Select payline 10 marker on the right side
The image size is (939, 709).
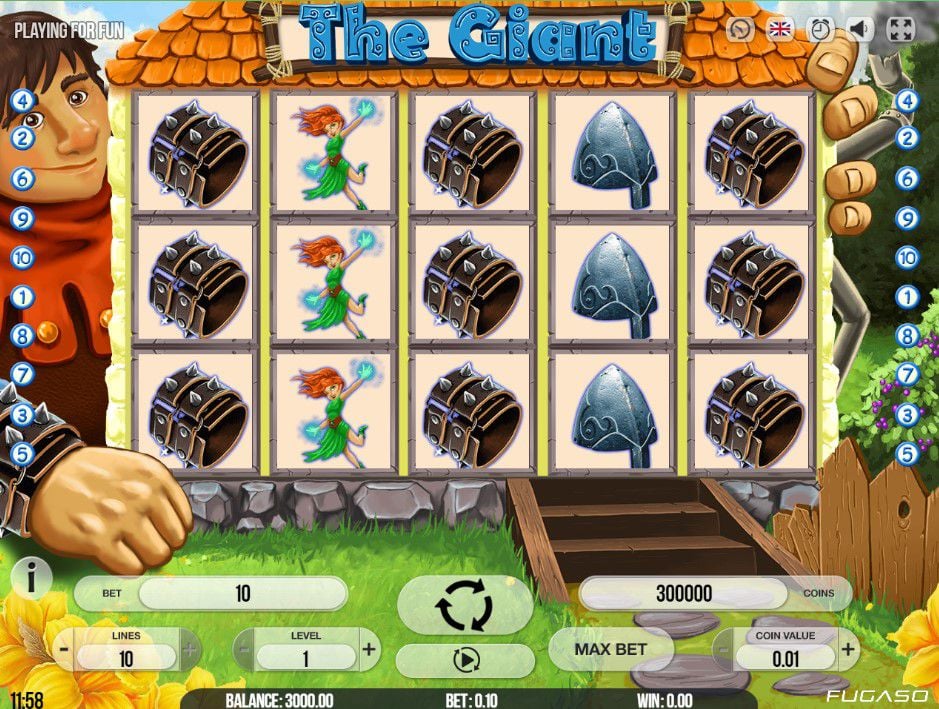[907, 257]
